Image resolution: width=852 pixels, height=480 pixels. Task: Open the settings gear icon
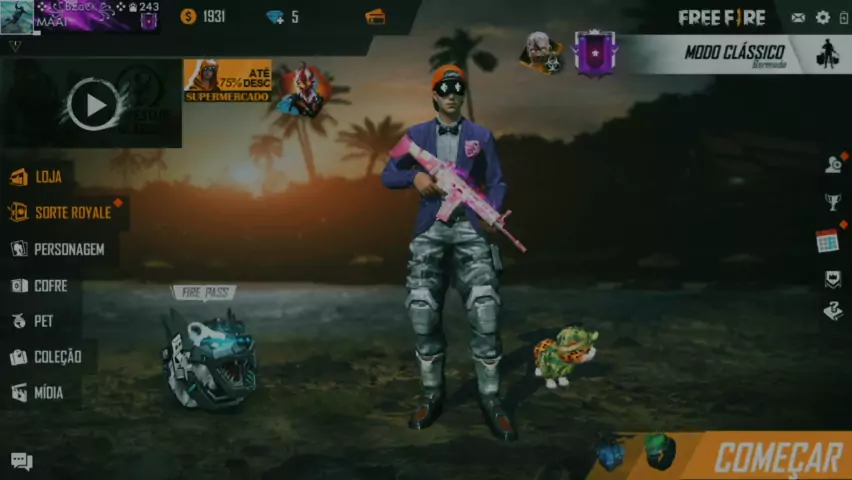[x=823, y=17]
